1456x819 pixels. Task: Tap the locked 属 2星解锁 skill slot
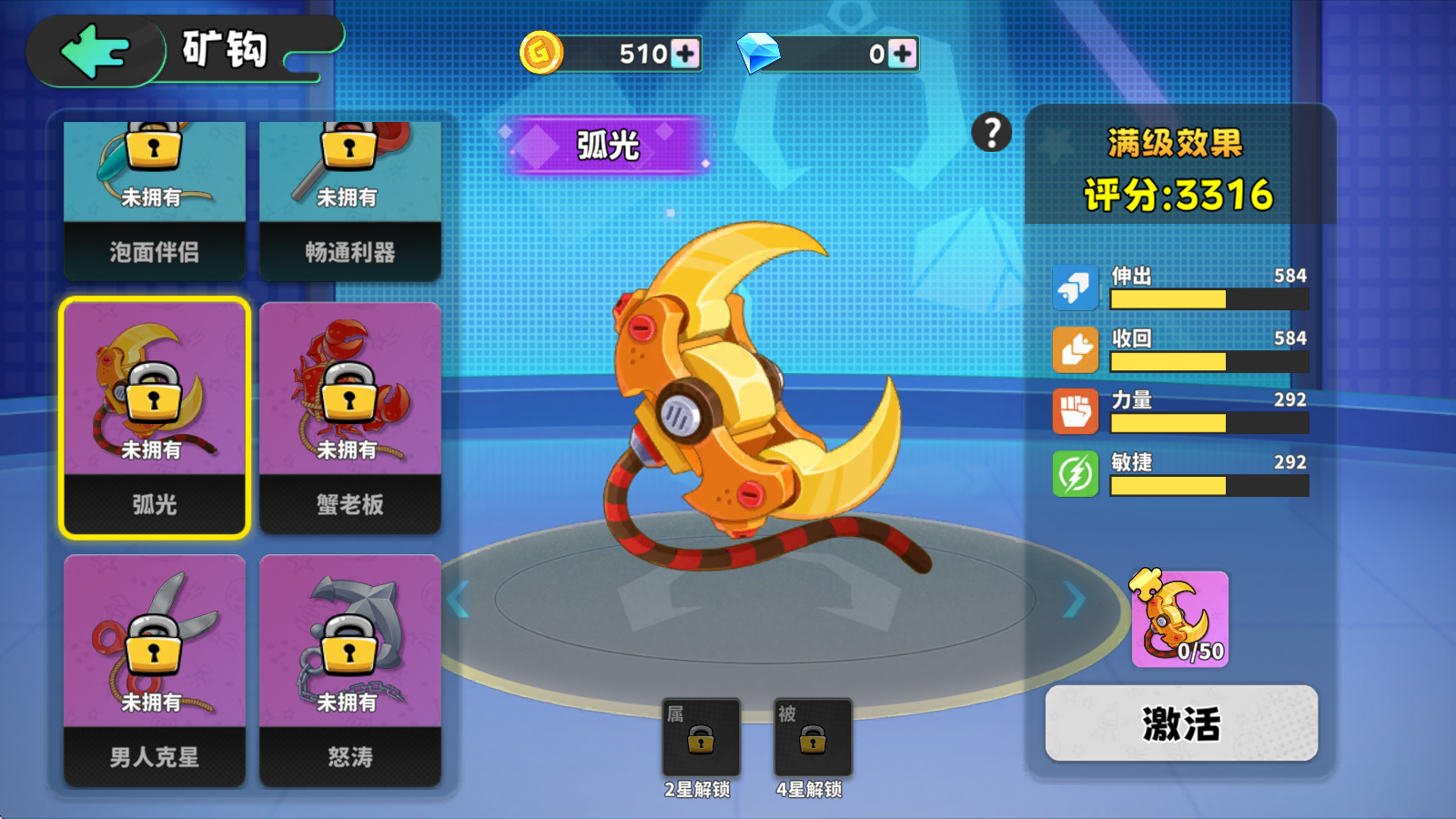tap(700, 737)
